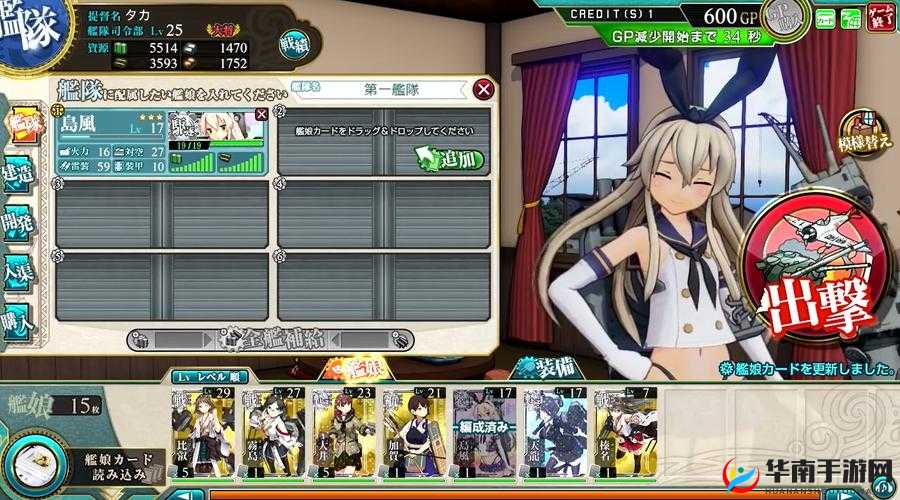Click the 追加 add ship button
The image size is (900, 500).
click(x=449, y=158)
